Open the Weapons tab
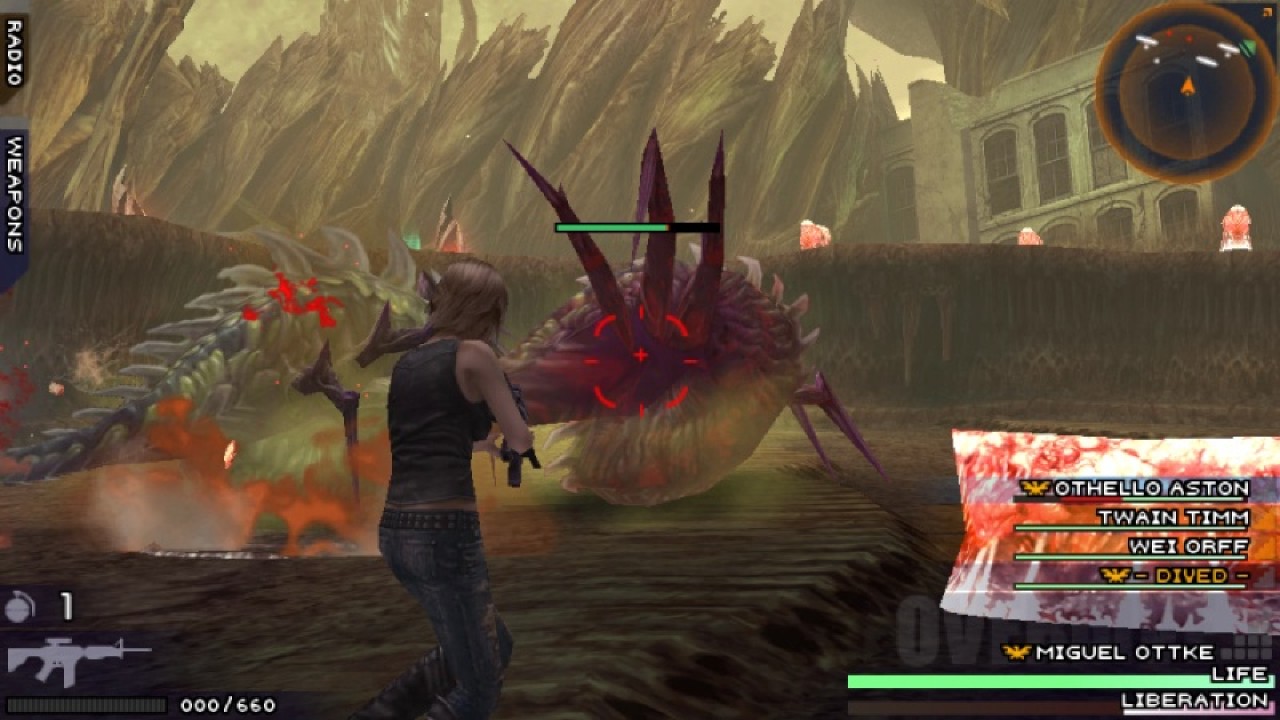Viewport: 1280px width, 720px height. click(14, 195)
